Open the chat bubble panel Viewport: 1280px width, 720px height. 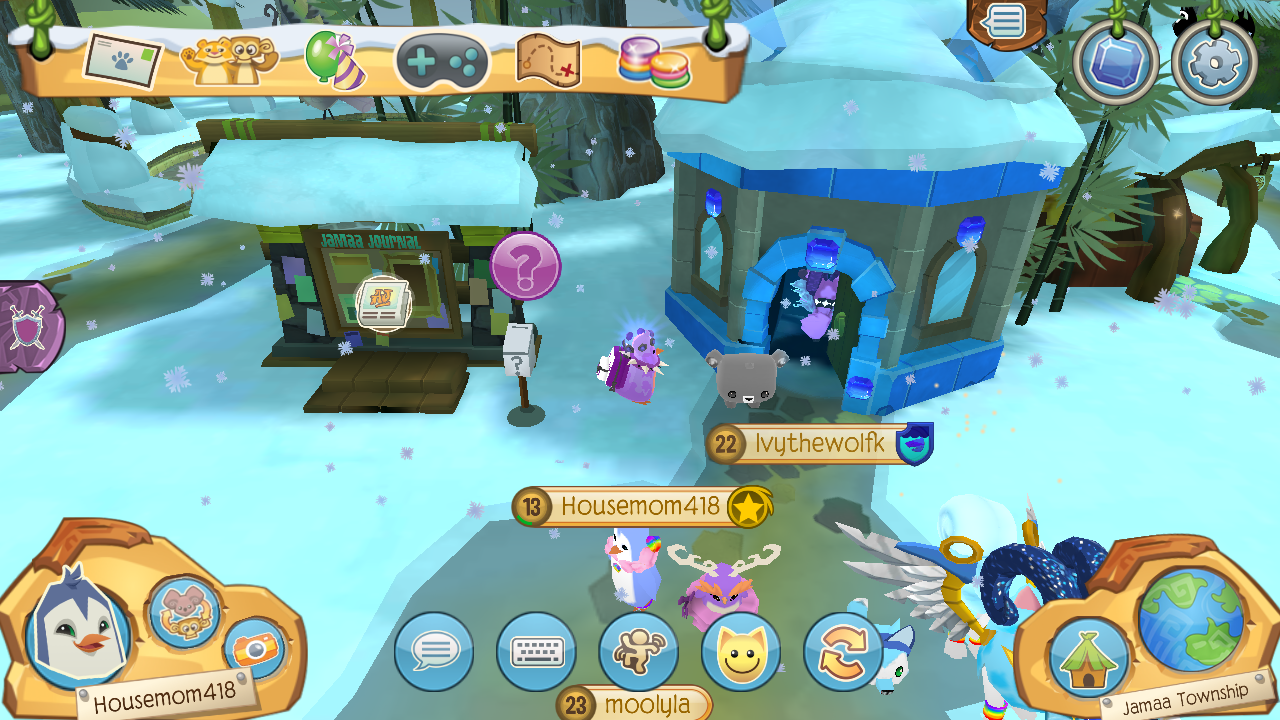[433, 651]
